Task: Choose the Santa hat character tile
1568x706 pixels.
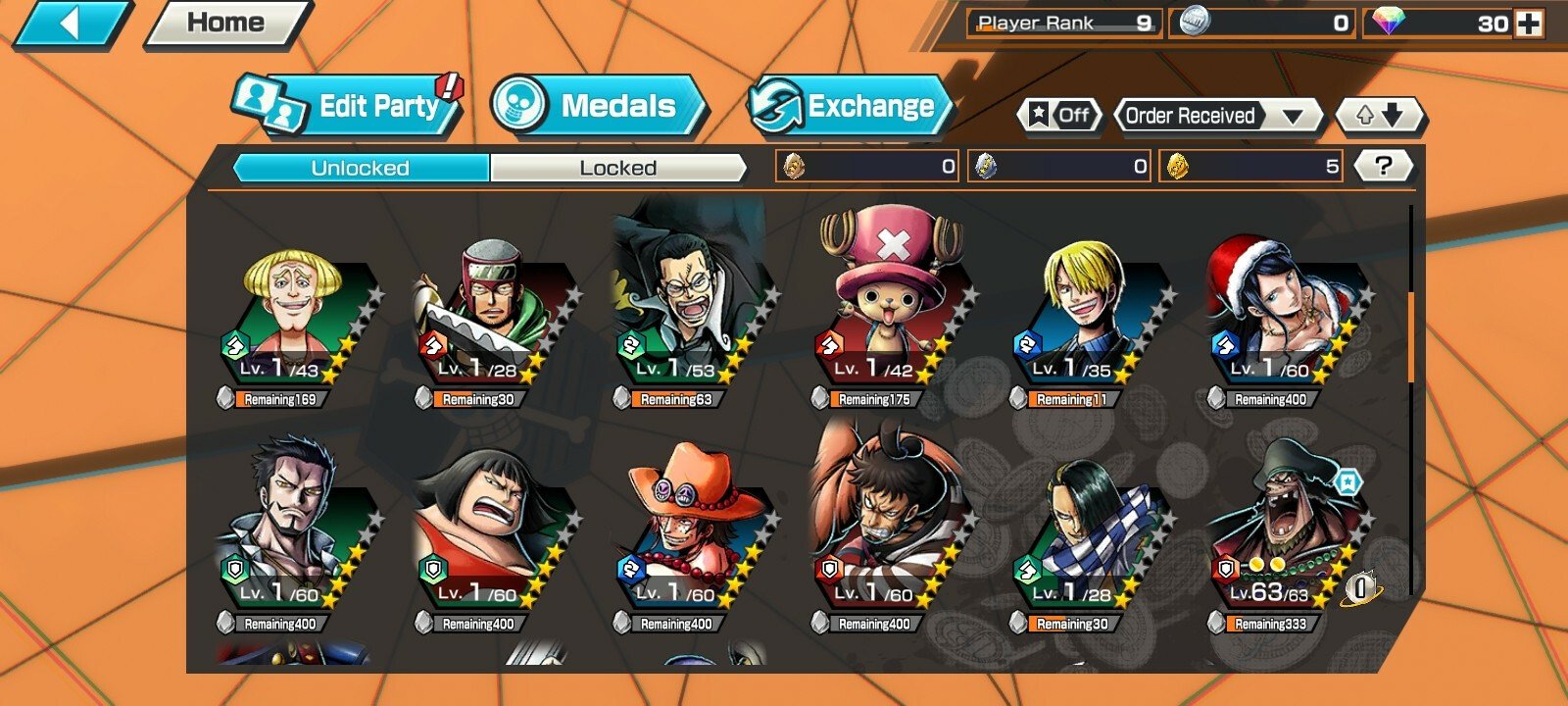Action: pyautogui.click(x=1282, y=314)
